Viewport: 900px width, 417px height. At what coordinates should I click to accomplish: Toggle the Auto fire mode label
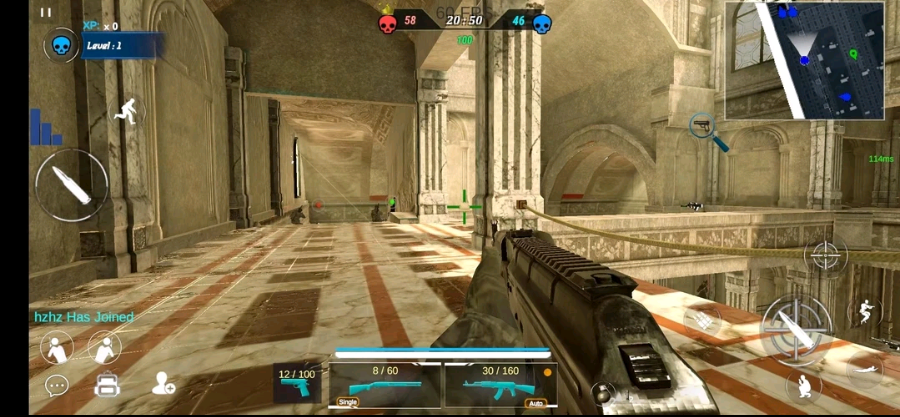click(534, 403)
